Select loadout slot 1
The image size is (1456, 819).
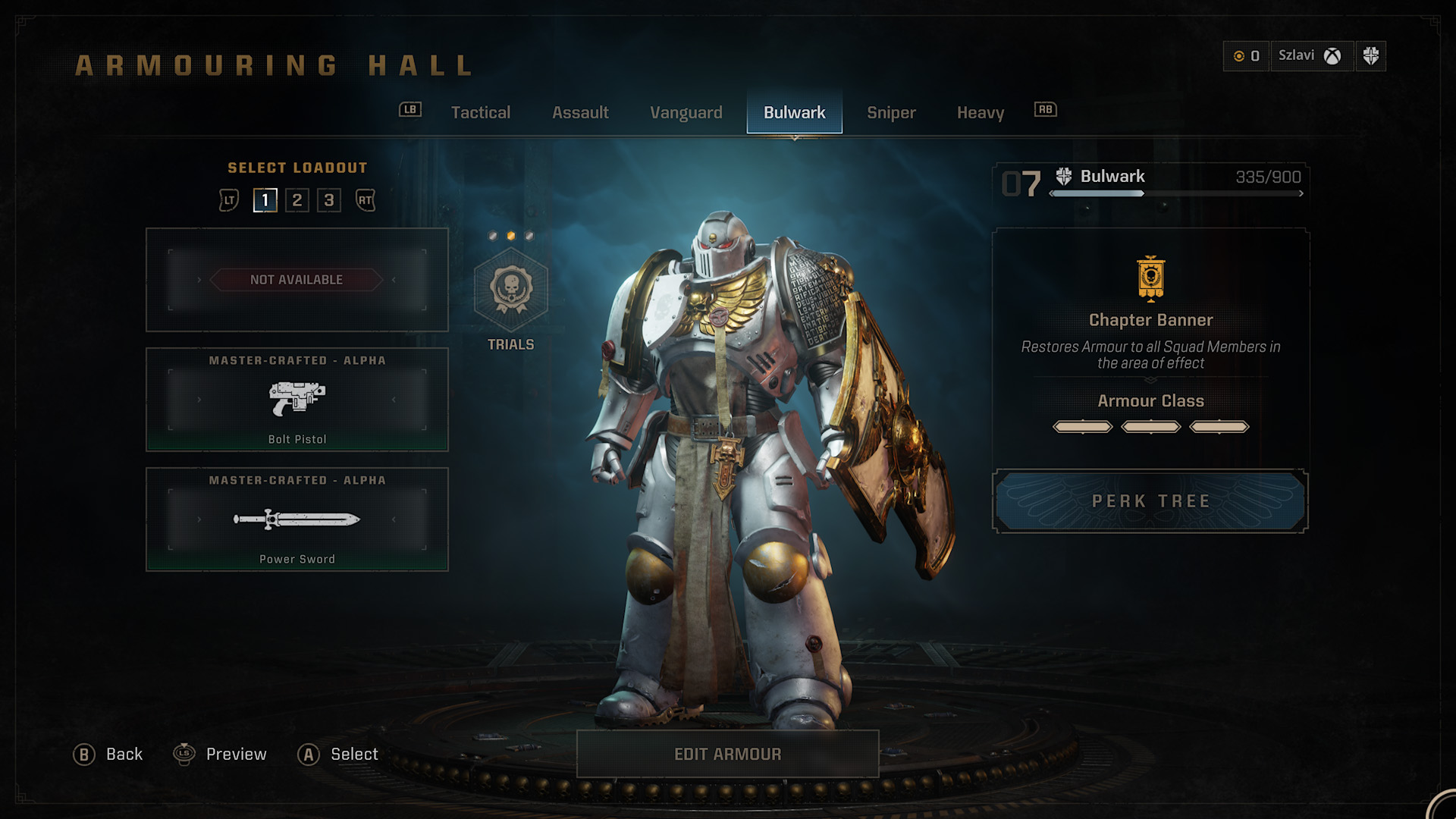pos(265,200)
